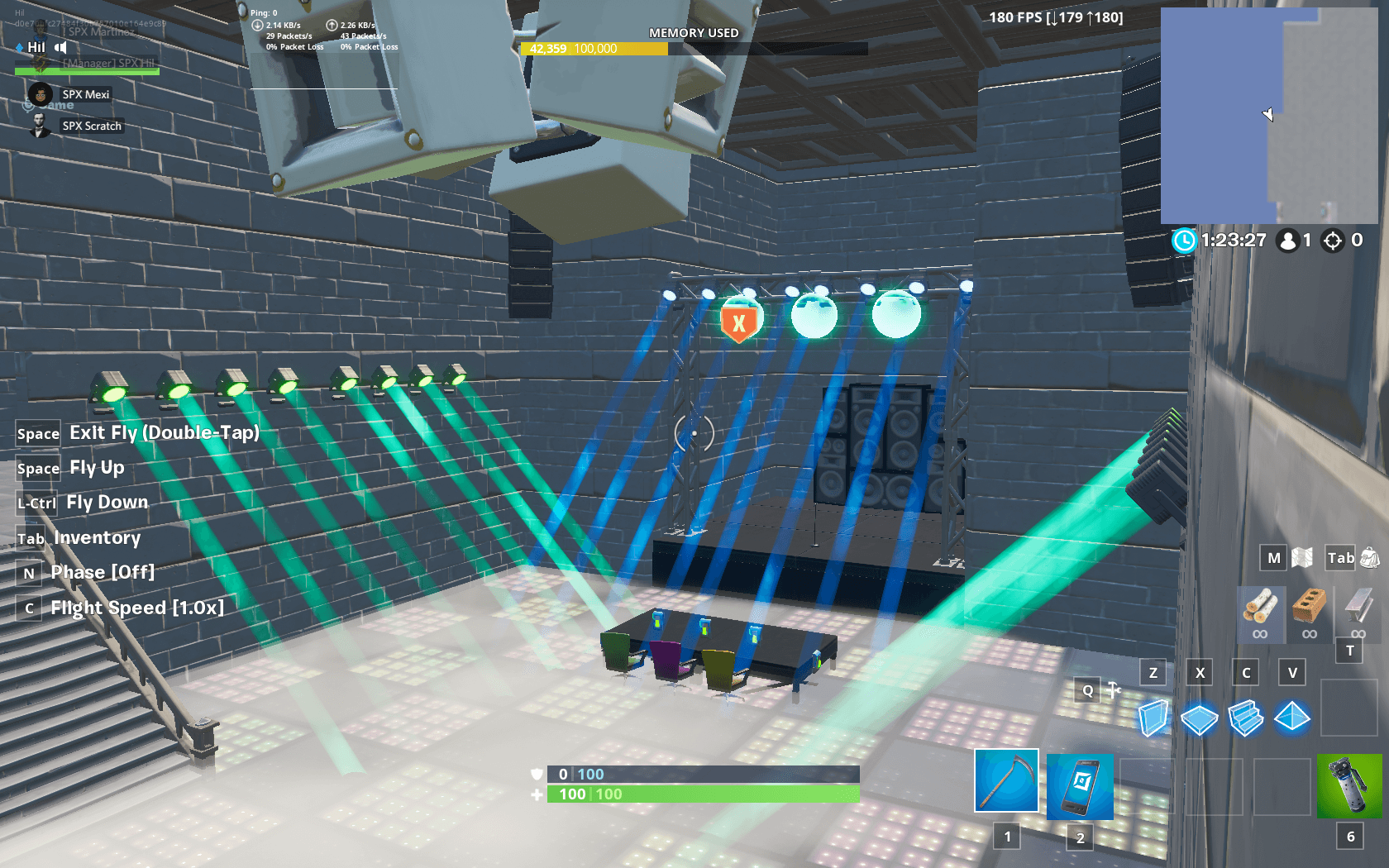Select wood building material

[1260, 609]
